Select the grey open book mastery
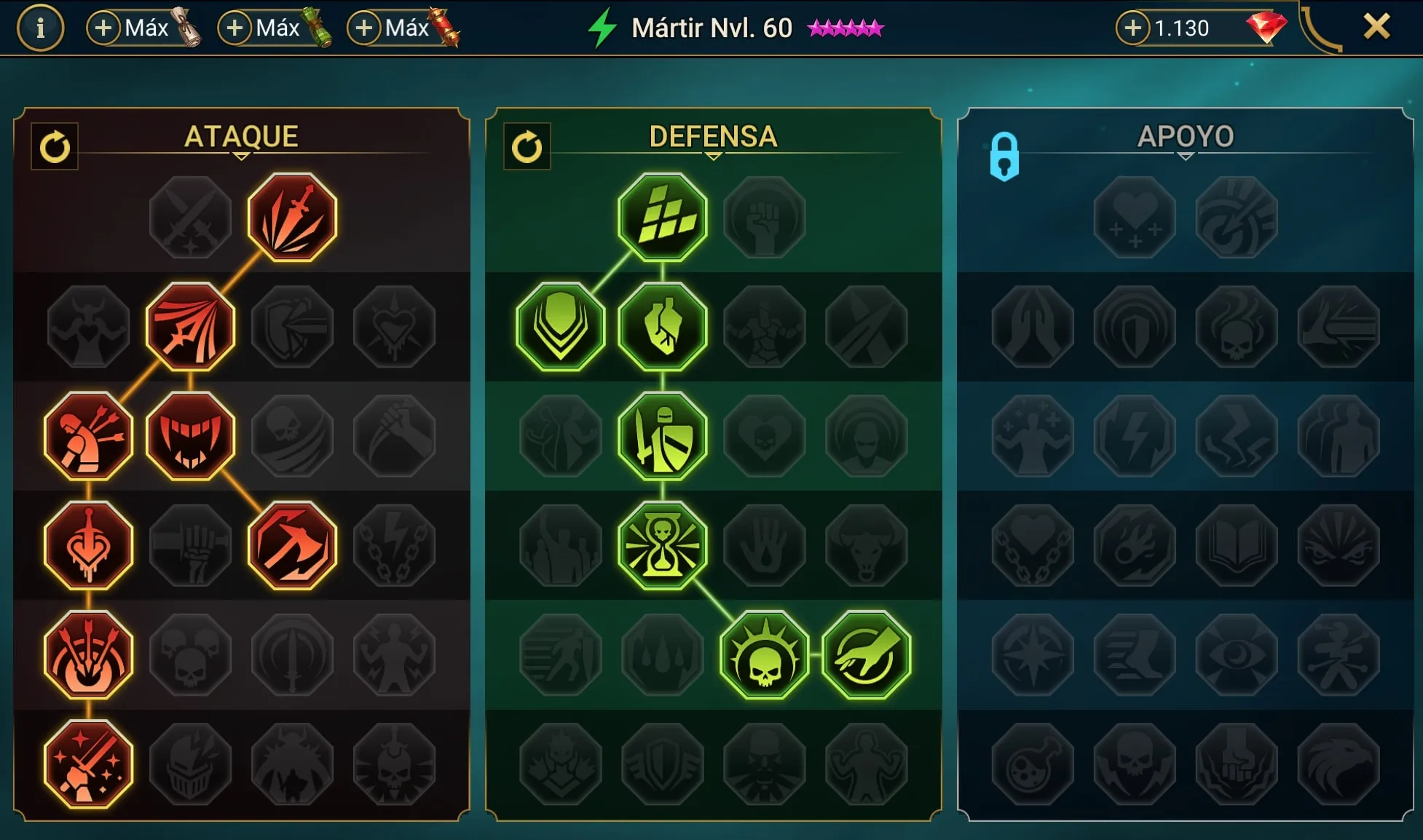The height and width of the screenshot is (840, 1423). click(1236, 545)
